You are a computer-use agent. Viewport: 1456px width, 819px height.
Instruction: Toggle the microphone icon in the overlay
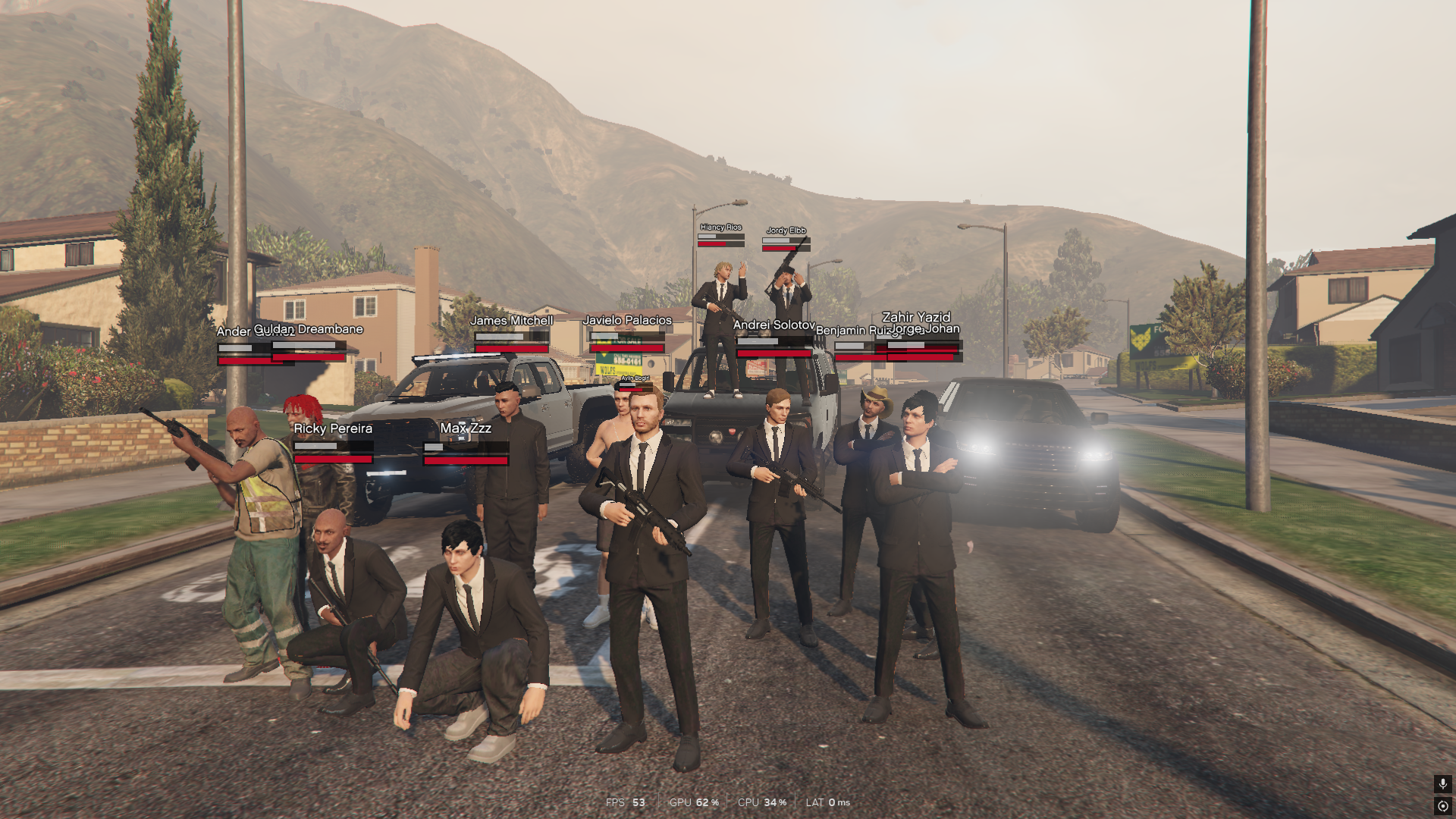tap(1442, 783)
